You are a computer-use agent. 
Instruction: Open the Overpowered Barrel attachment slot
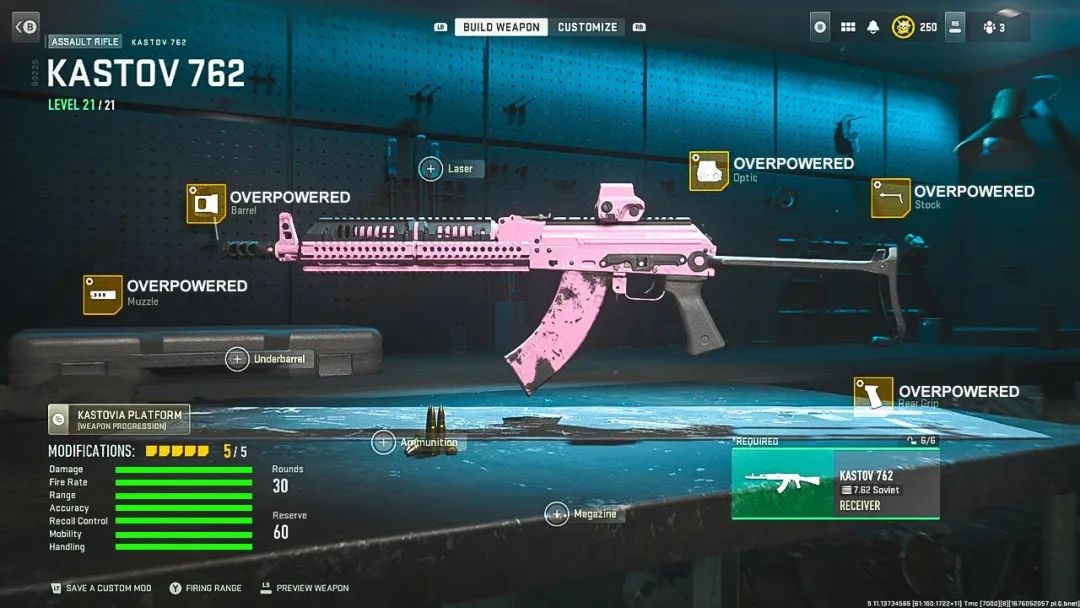click(x=205, y=204)
